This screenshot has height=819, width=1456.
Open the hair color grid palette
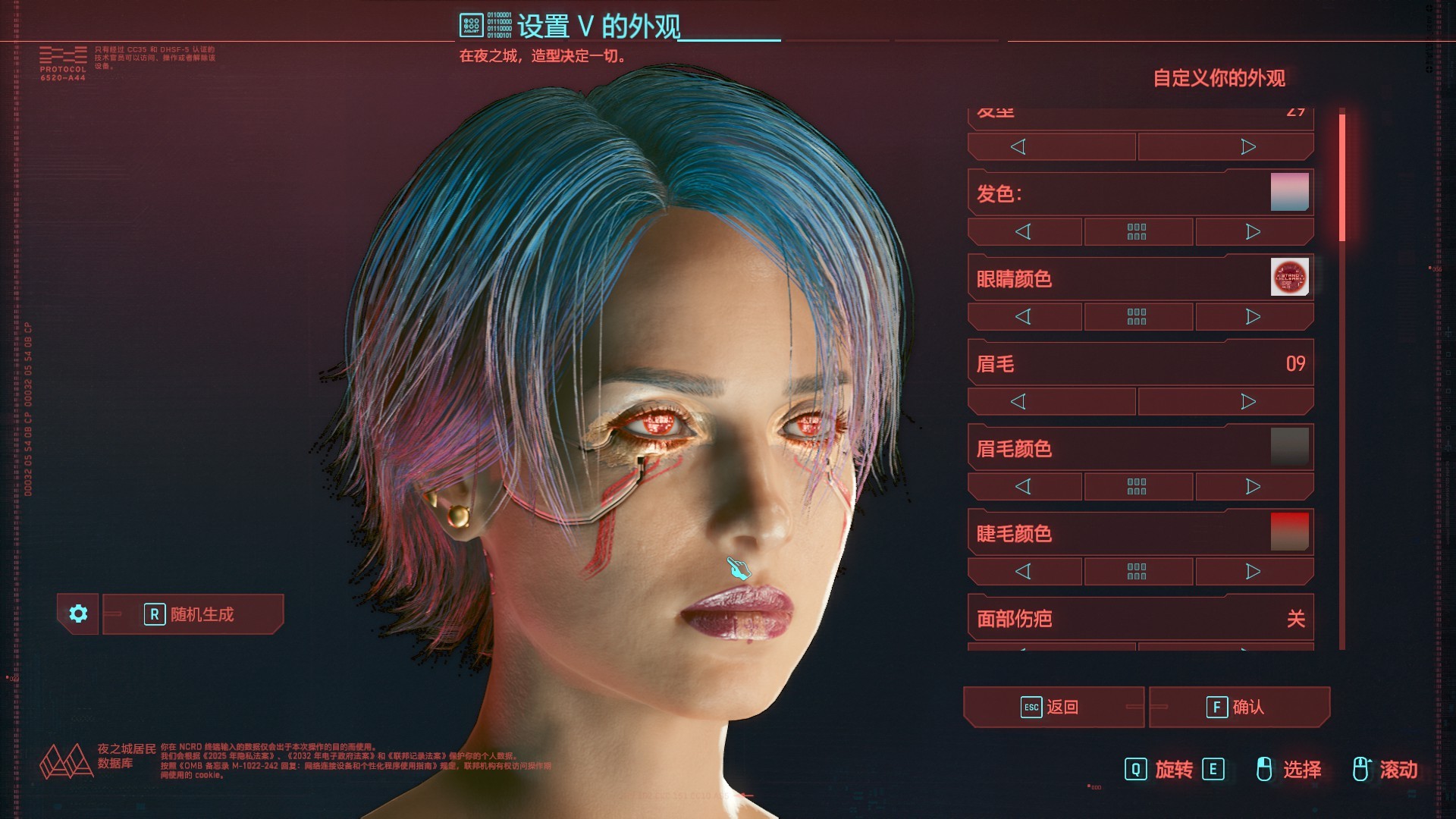tap(1137, 231)
